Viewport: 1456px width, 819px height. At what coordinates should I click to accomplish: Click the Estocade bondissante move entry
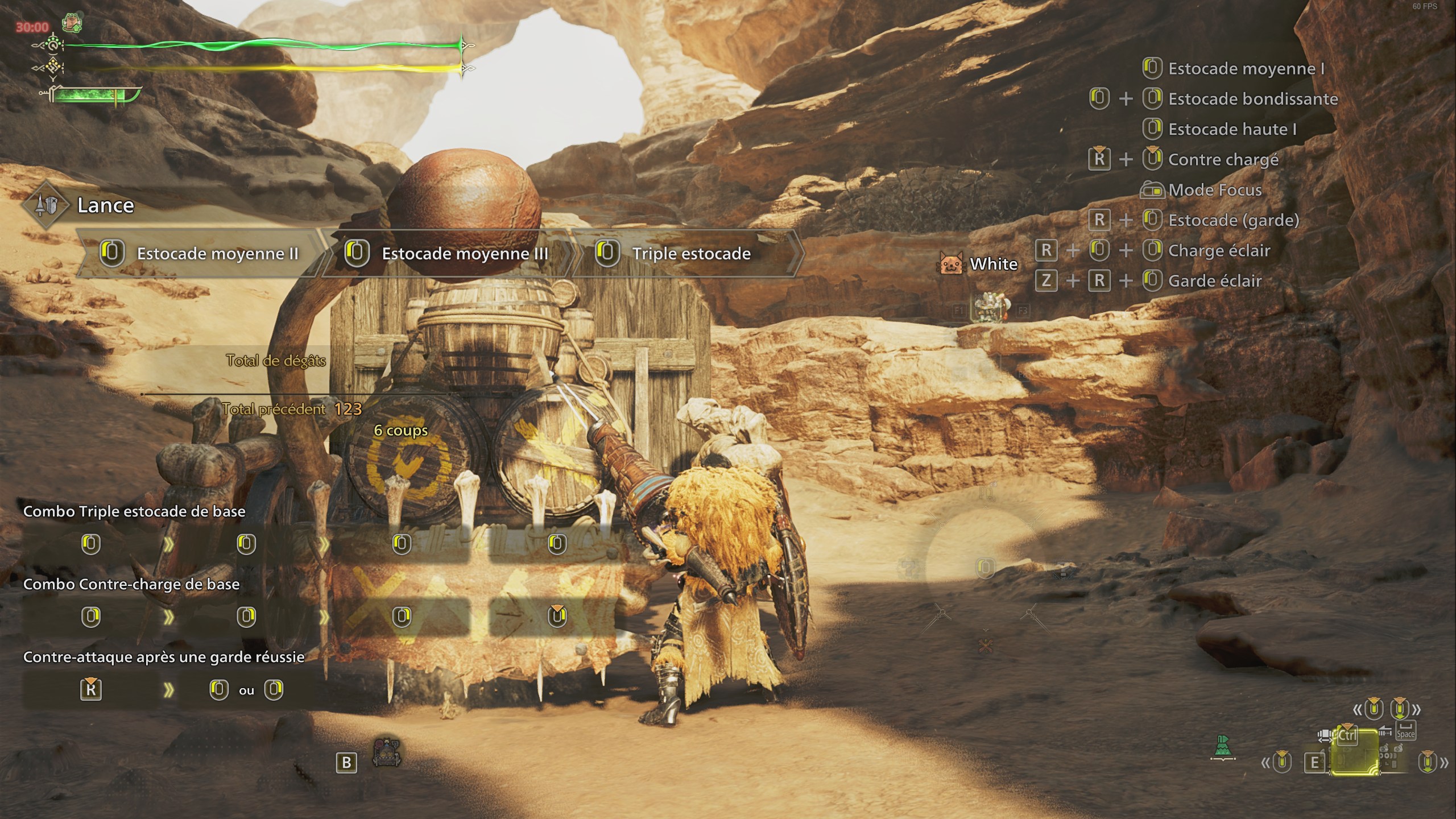[x=1252, y=99]
